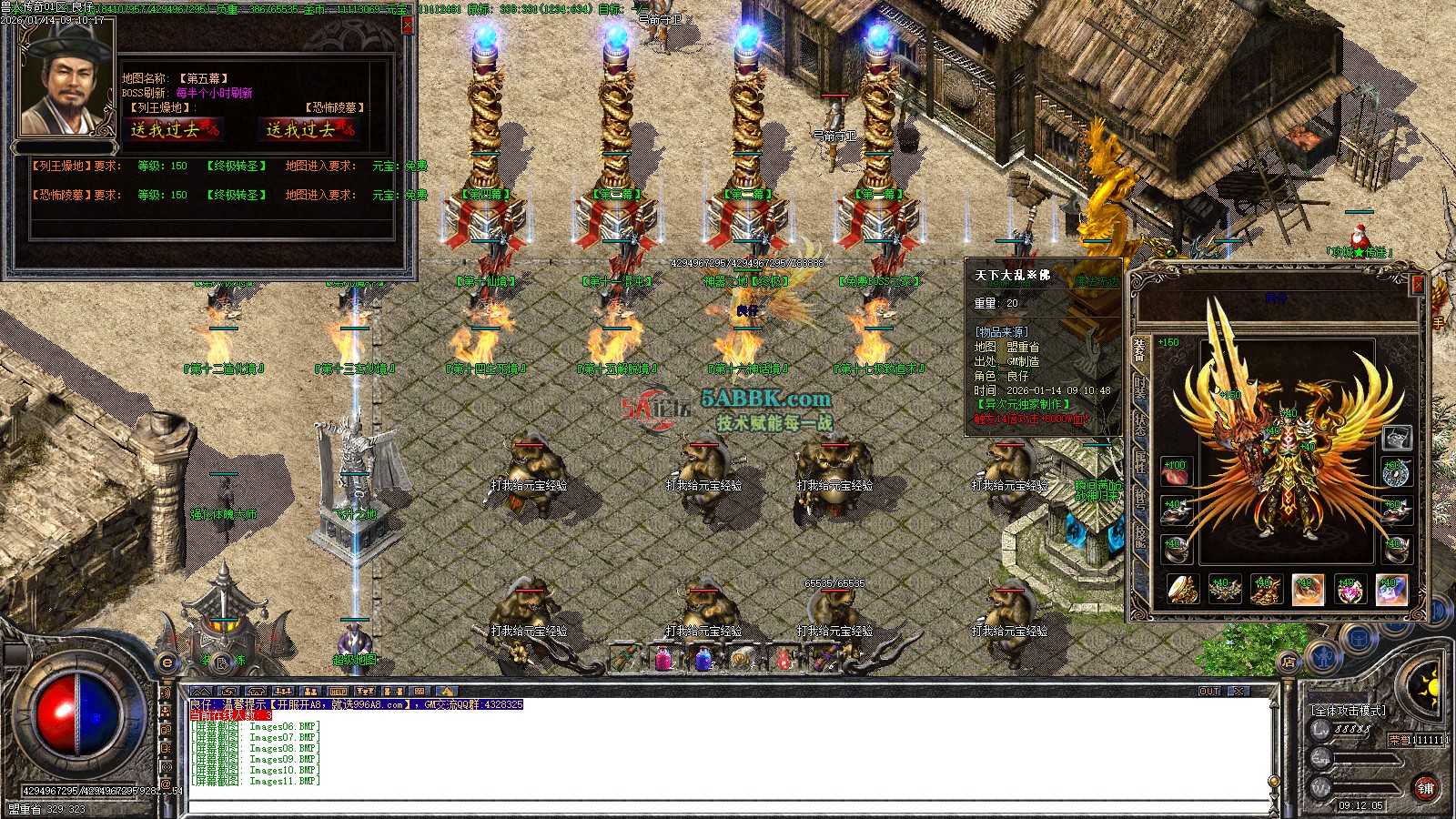Click 送我过去 under 列王爆地

click(x=173, y=130)
